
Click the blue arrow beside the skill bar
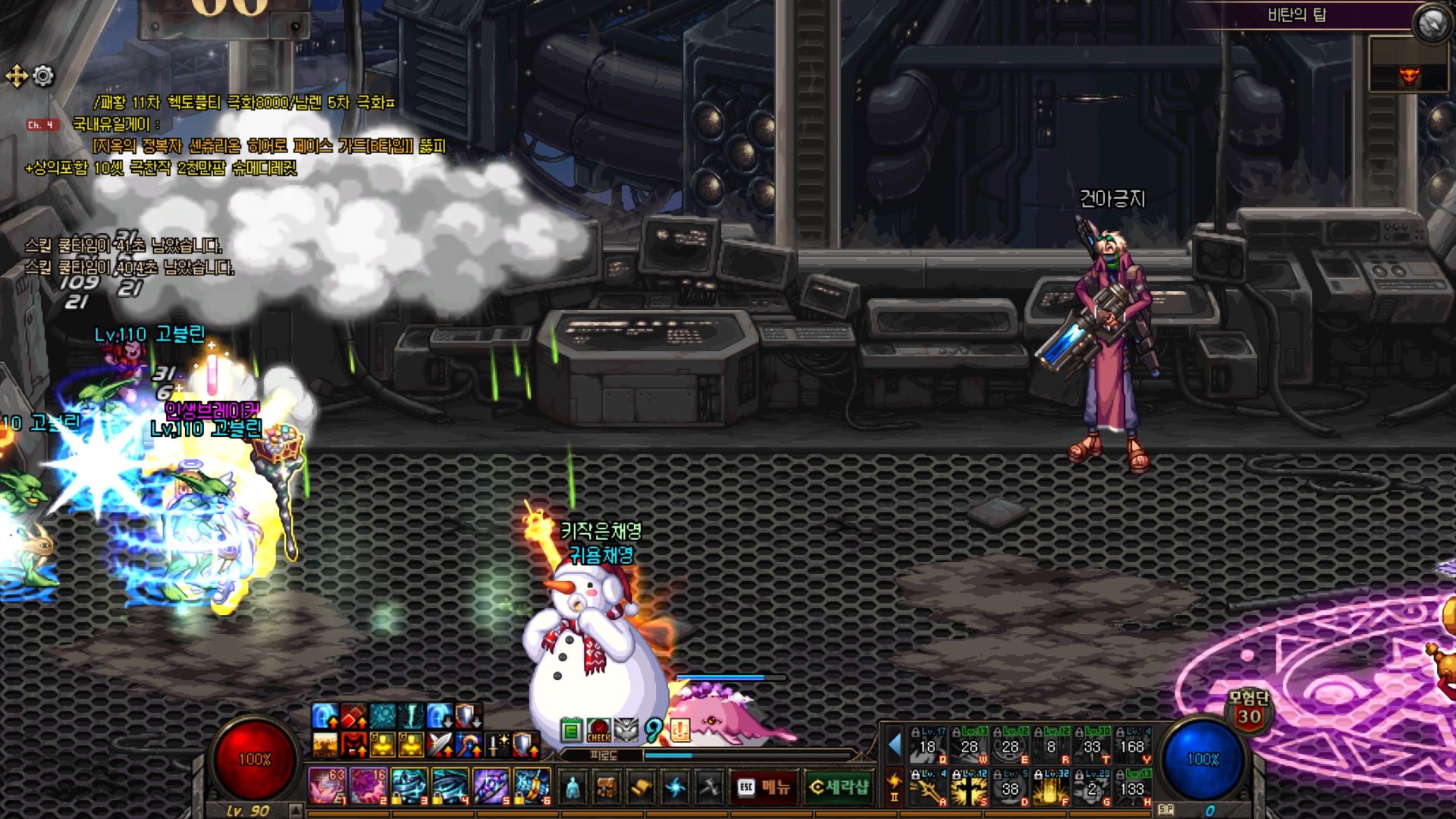pyautogui.click(x=895, y=745)
